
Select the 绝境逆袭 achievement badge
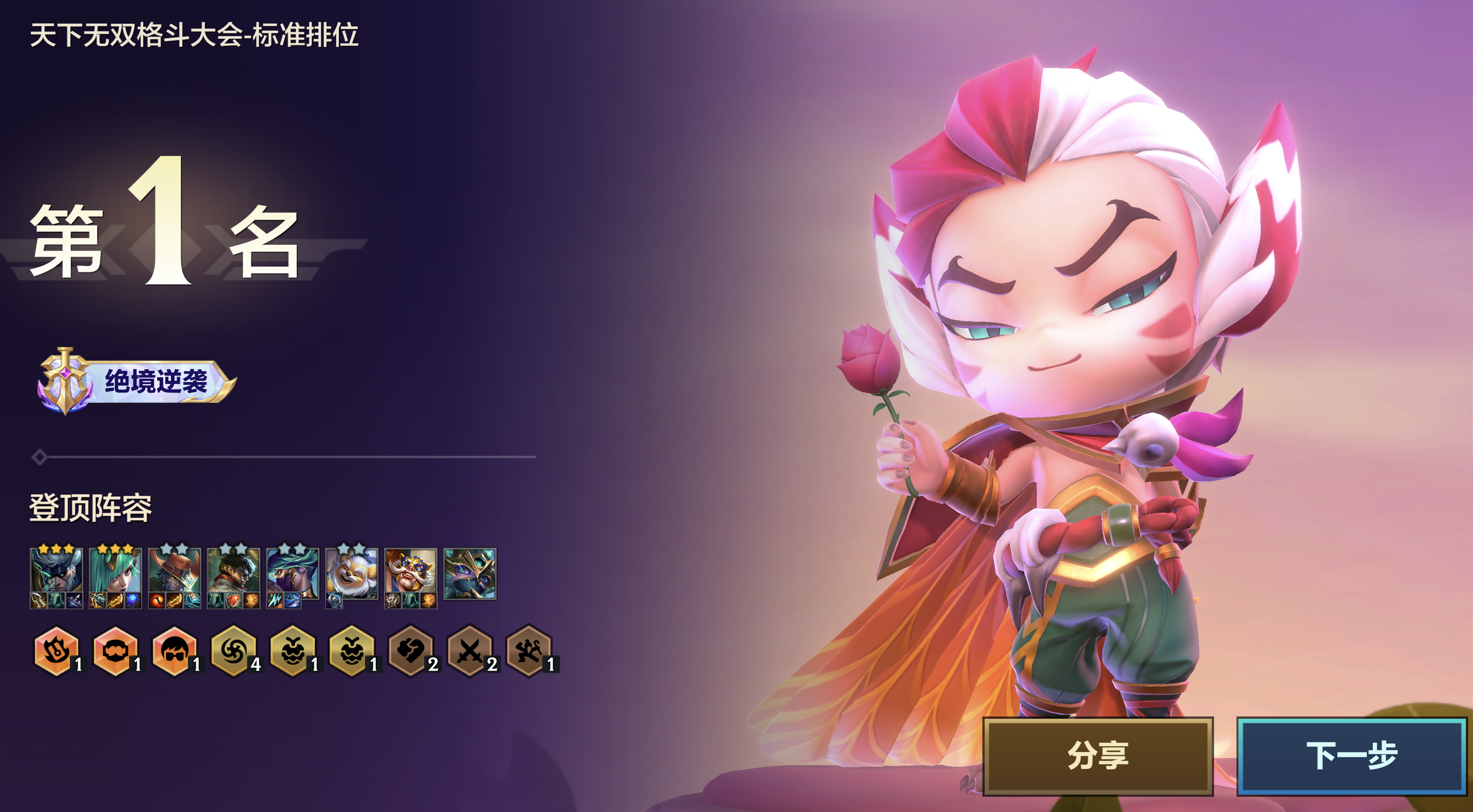[137, 381]
